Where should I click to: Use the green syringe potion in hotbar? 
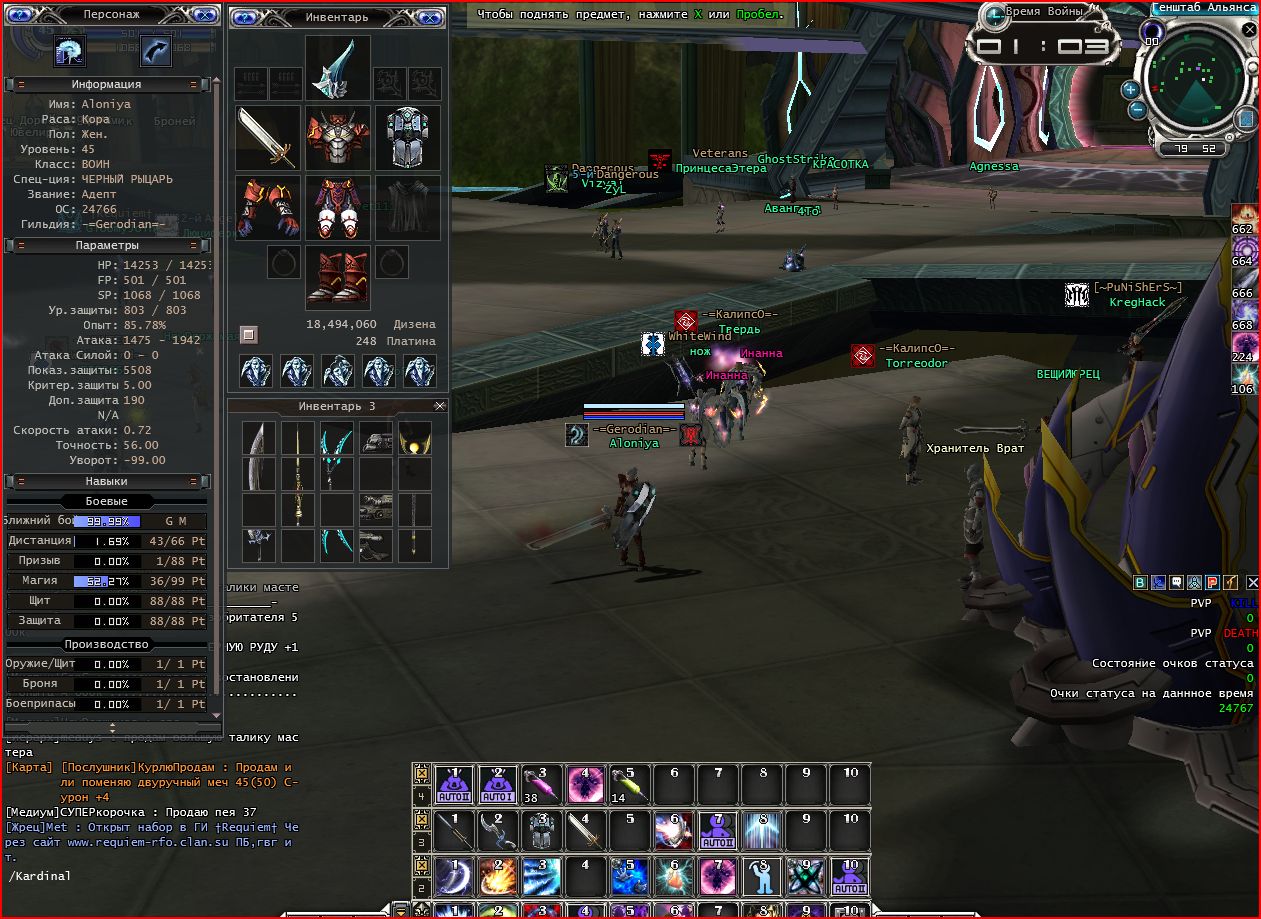[x=630, y=784]
